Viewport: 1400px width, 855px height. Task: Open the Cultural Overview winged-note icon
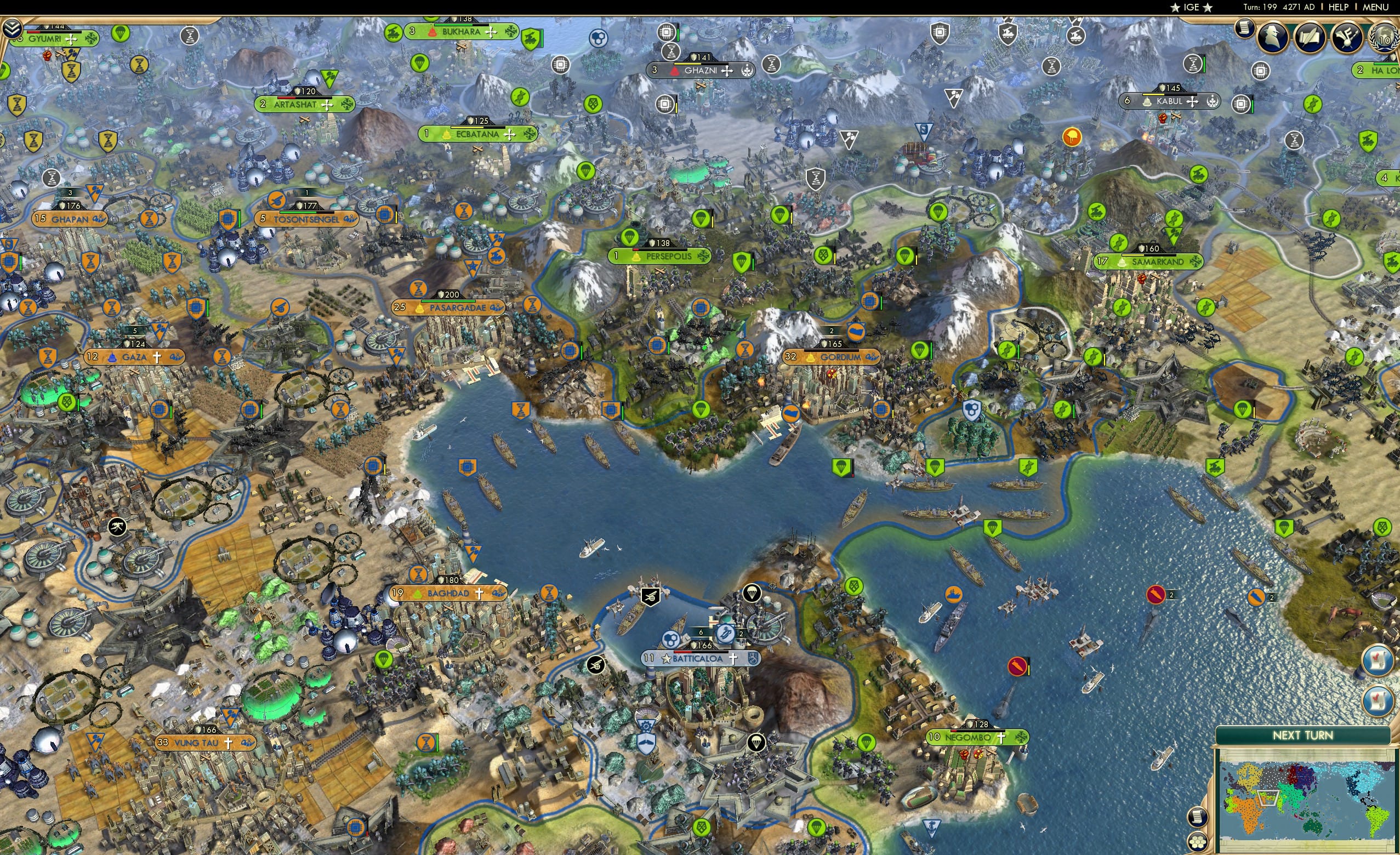click(x=1348, y=38)
